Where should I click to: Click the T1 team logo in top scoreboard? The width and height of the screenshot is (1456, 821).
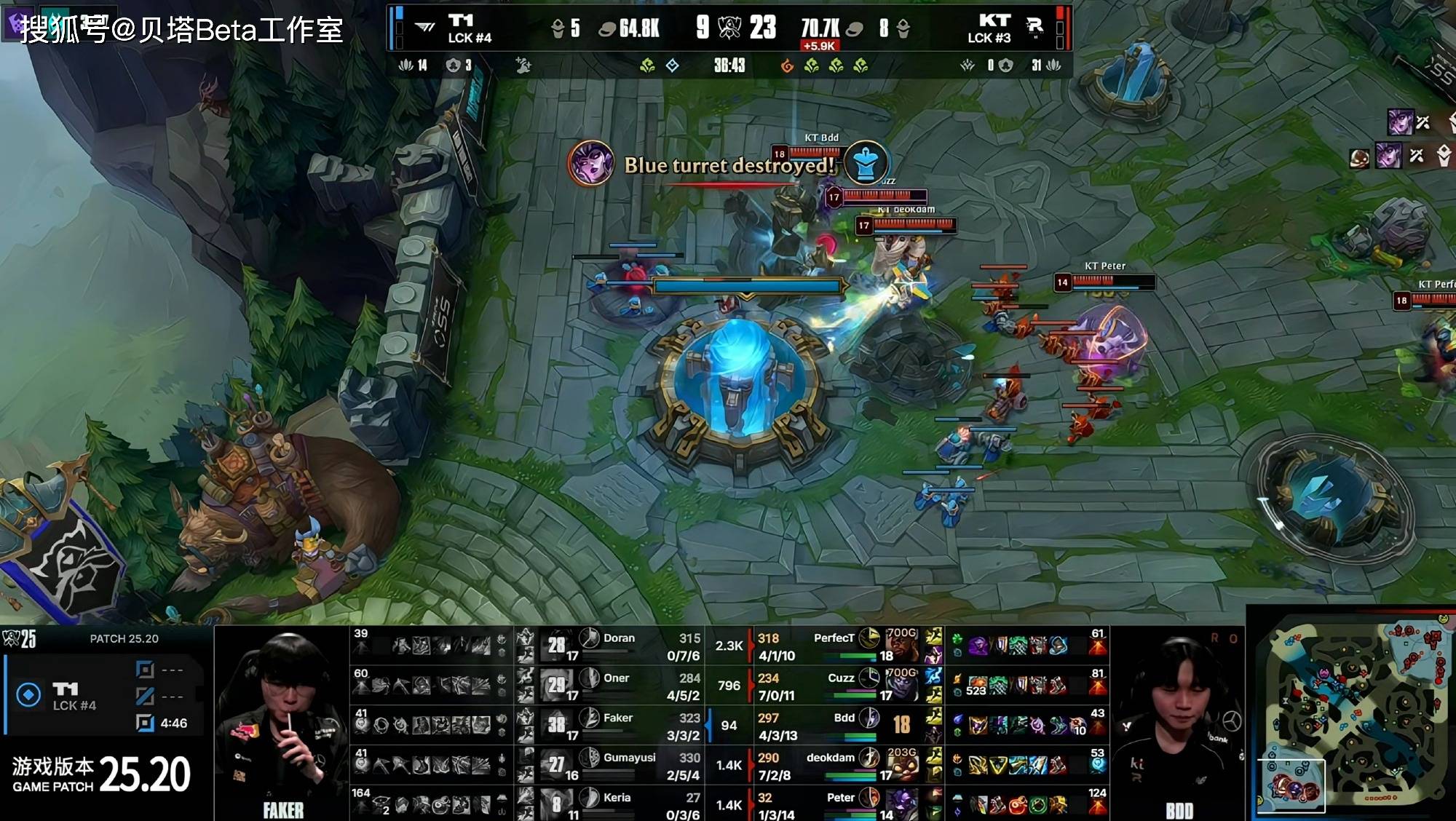point(460,20)
